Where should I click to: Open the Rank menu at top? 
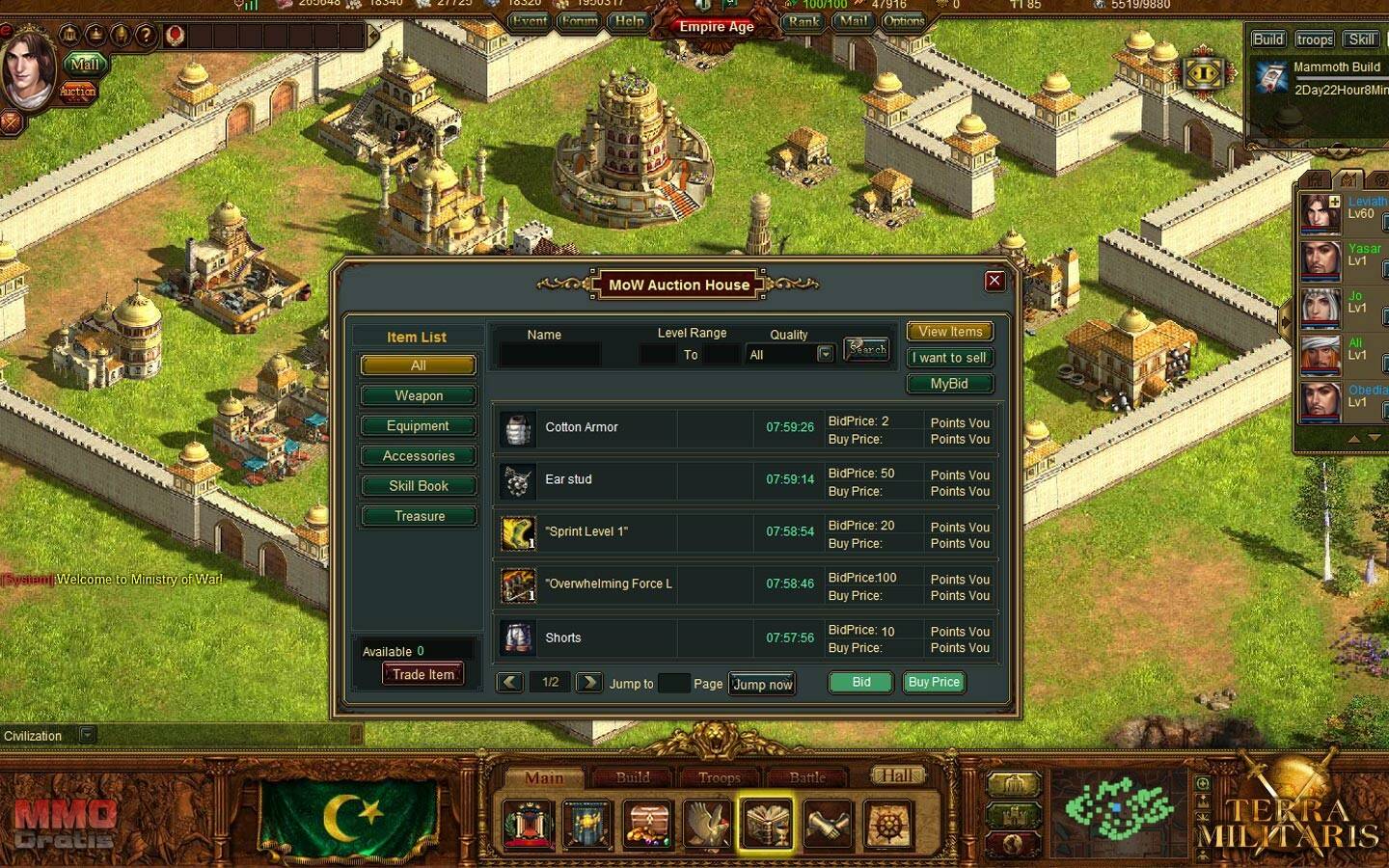tap(803, 21)
